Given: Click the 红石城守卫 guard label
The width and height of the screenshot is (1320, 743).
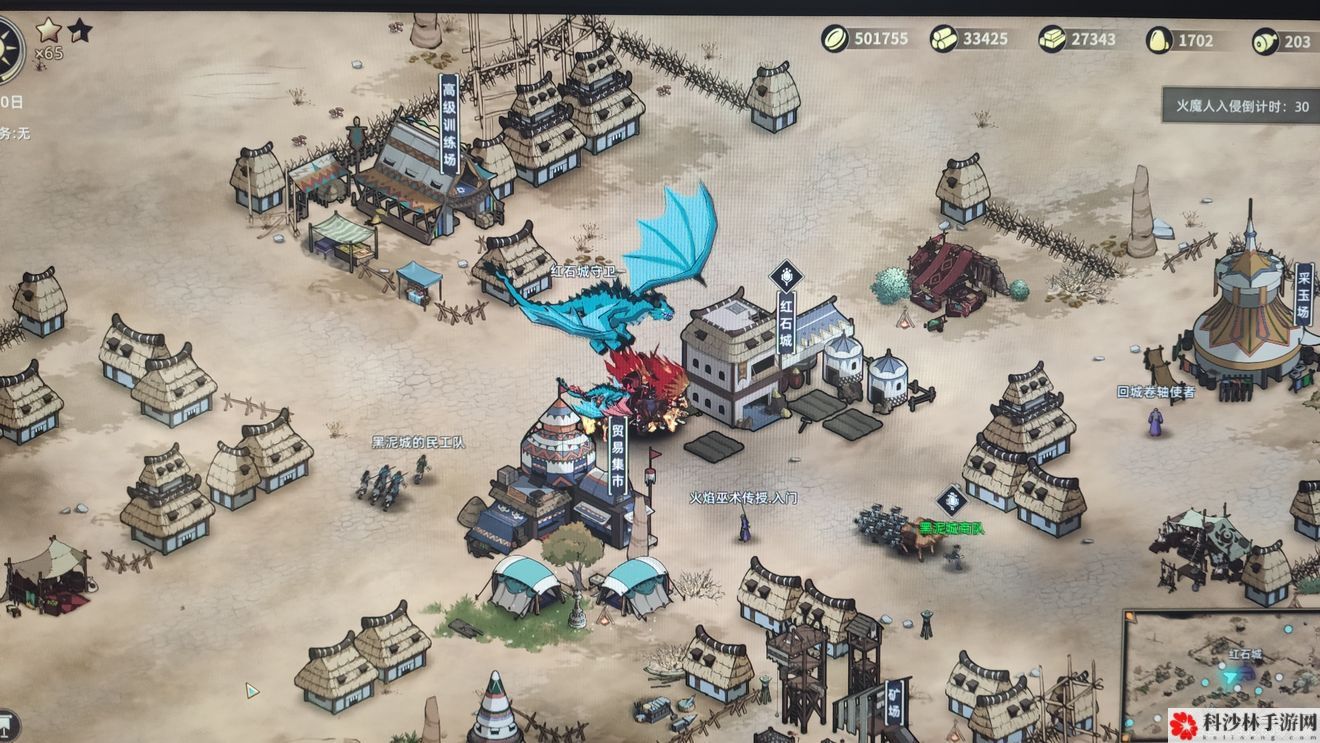Looking at the screenshot, I should click(587, 270).
